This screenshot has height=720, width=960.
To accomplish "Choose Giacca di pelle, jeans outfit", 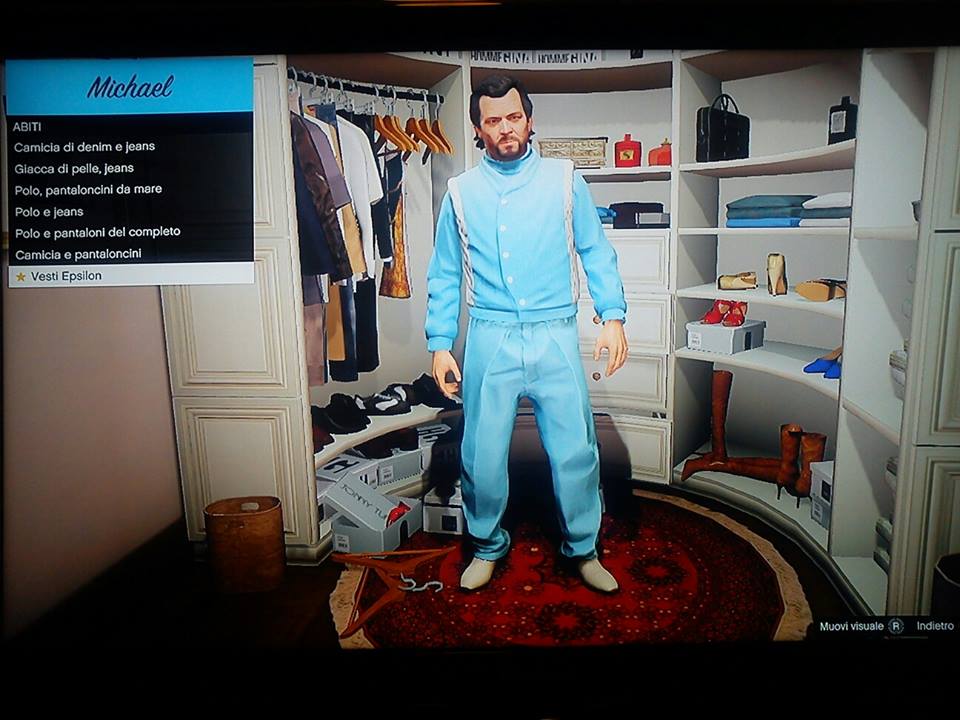I will coord(74,168).
